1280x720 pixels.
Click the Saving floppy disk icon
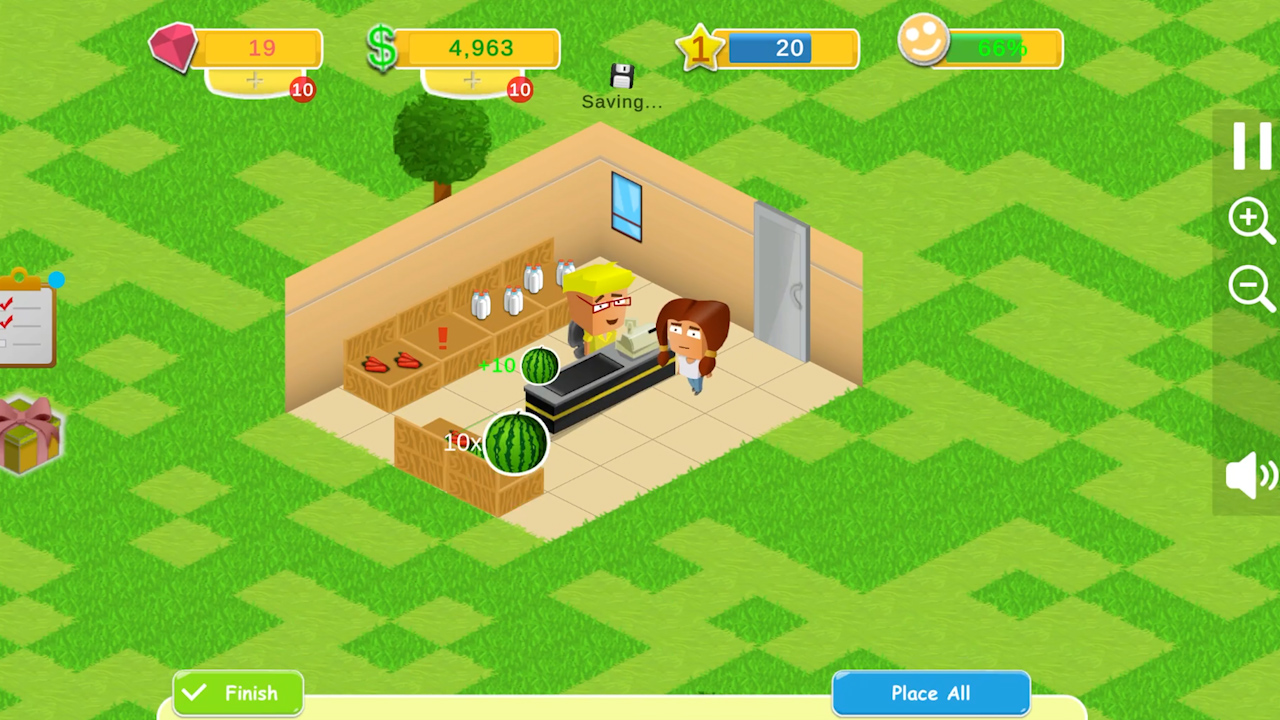tap(621, 75)
